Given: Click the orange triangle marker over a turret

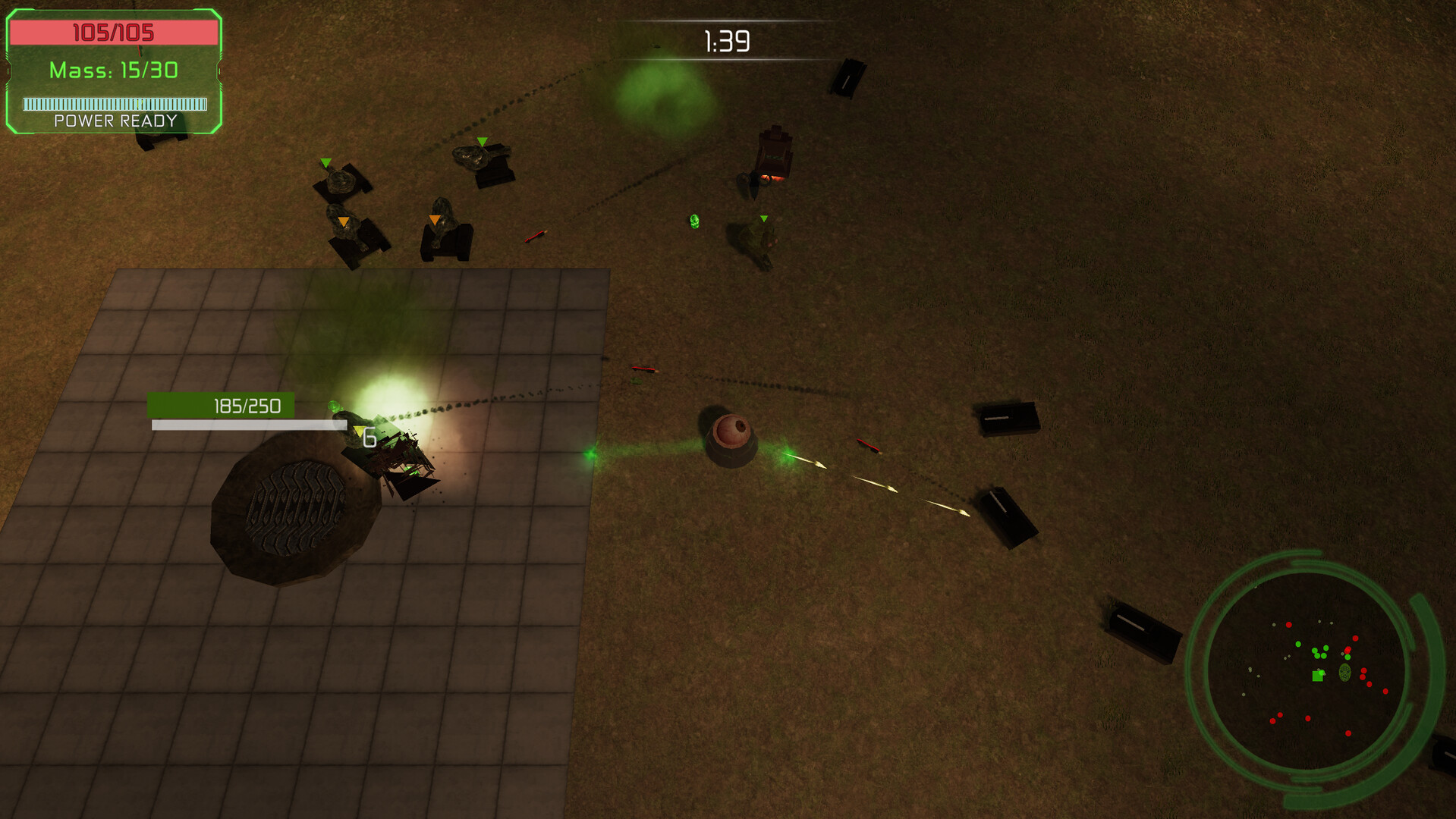Looking at the screenshot, I should [x=344, y=219].
